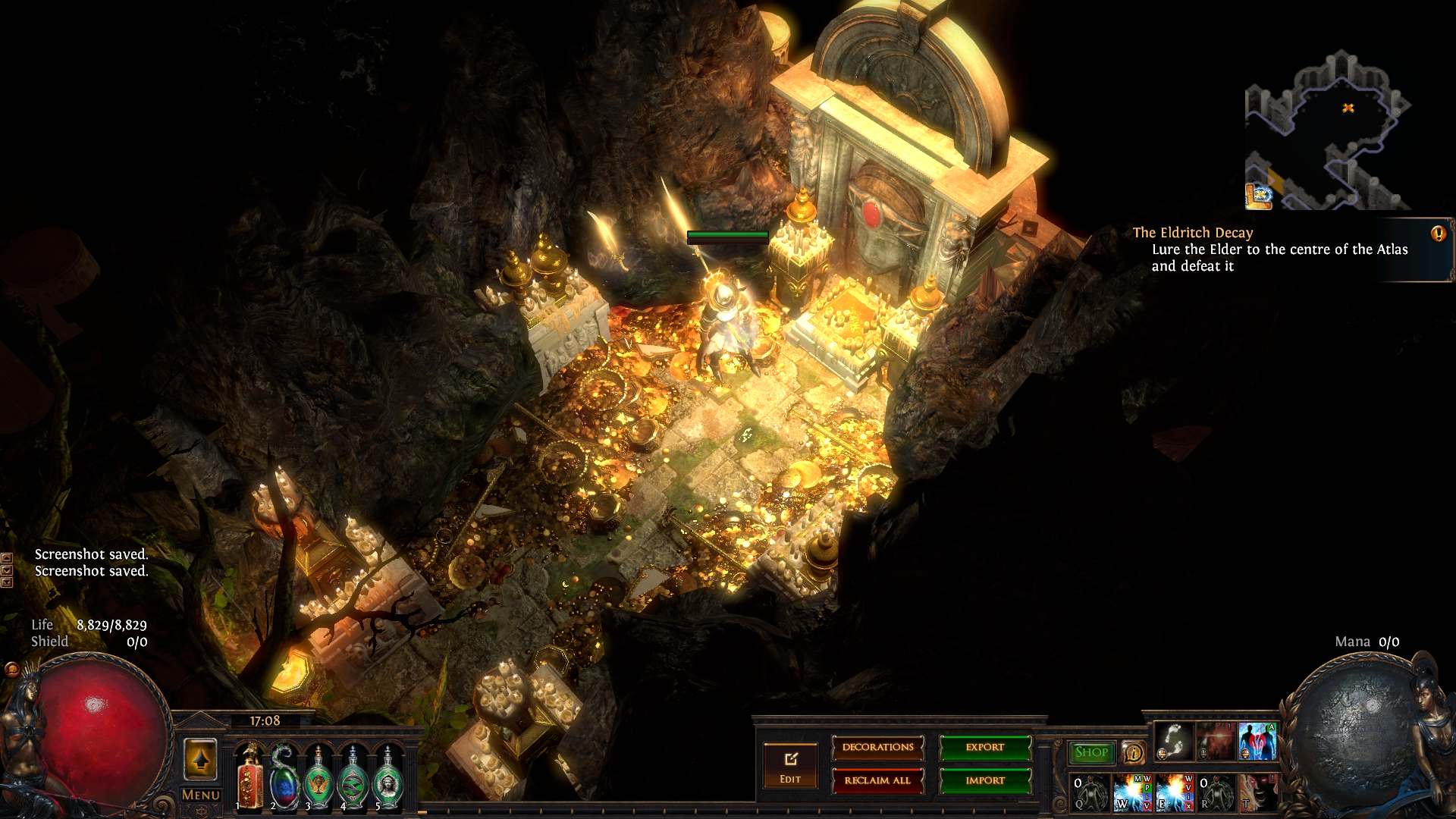Open the Menu button

coord(201,795)
